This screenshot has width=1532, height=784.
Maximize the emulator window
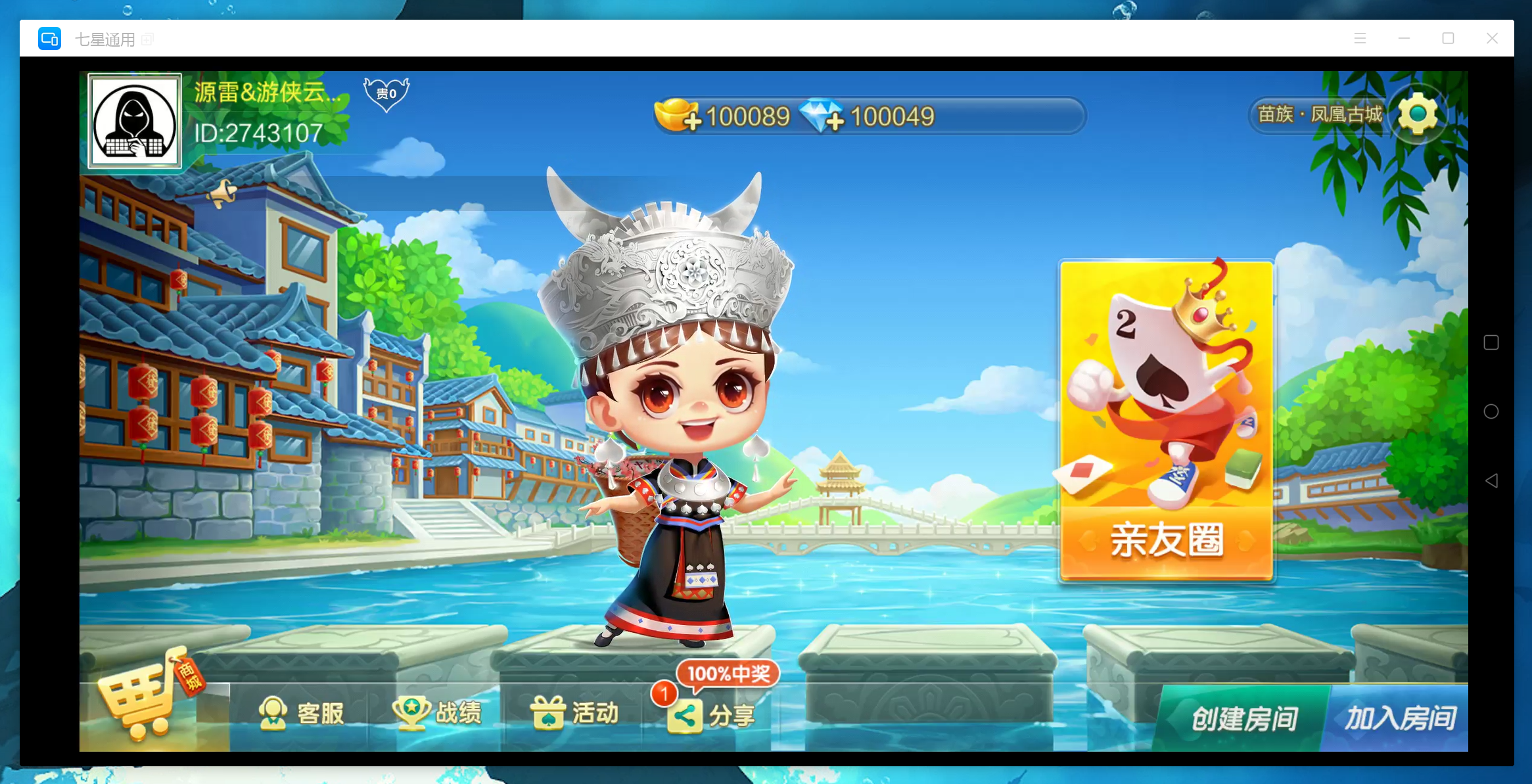click(1448, 39)
